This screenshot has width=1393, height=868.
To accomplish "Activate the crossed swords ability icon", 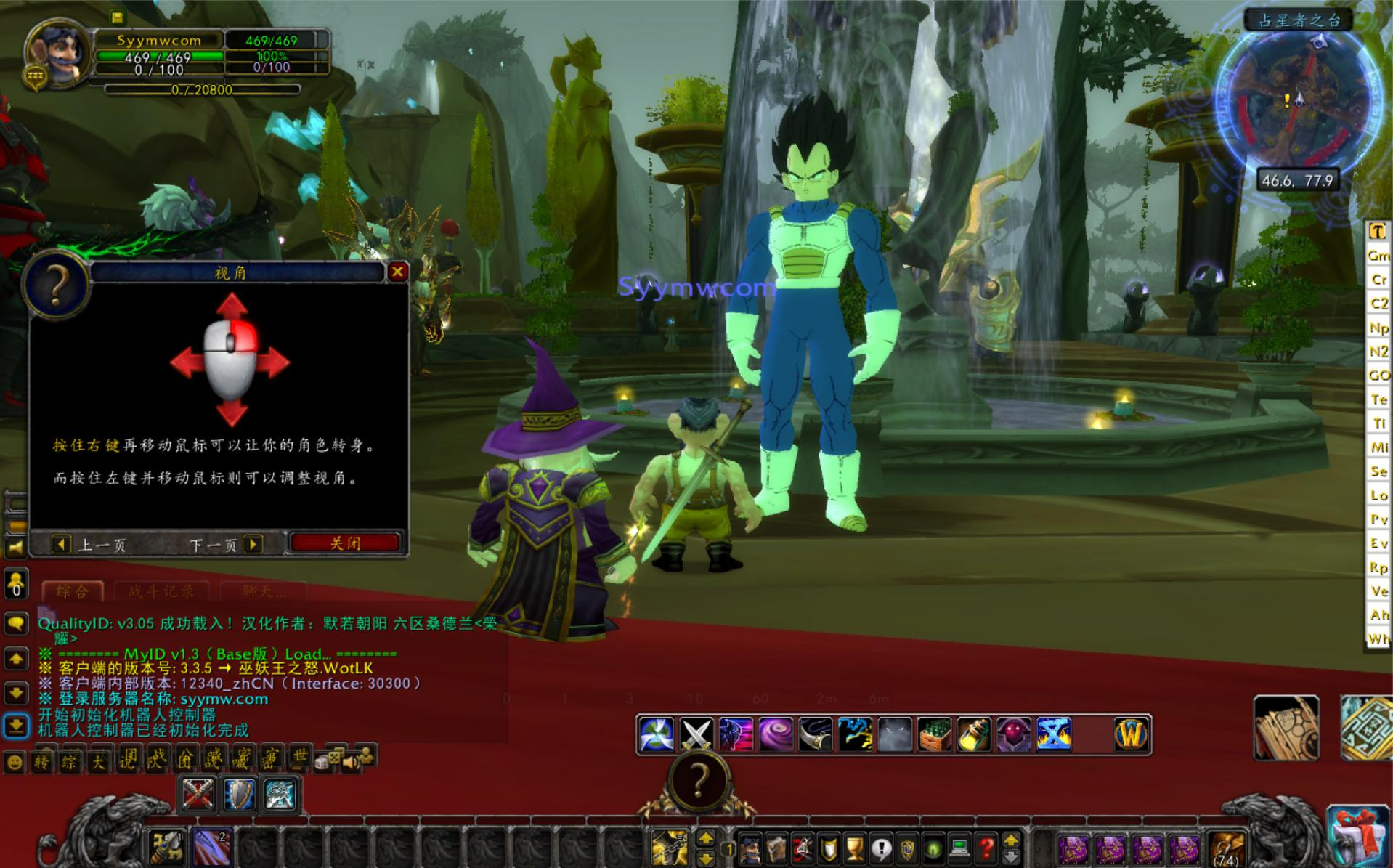I will click(x=695, y=734).
